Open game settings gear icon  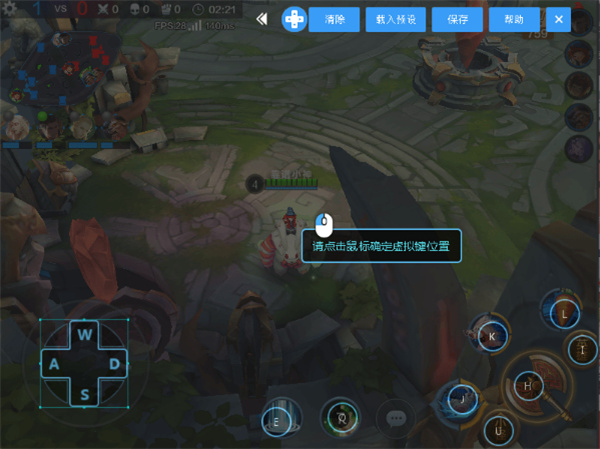pyautogui.click(x=10, y=7)
